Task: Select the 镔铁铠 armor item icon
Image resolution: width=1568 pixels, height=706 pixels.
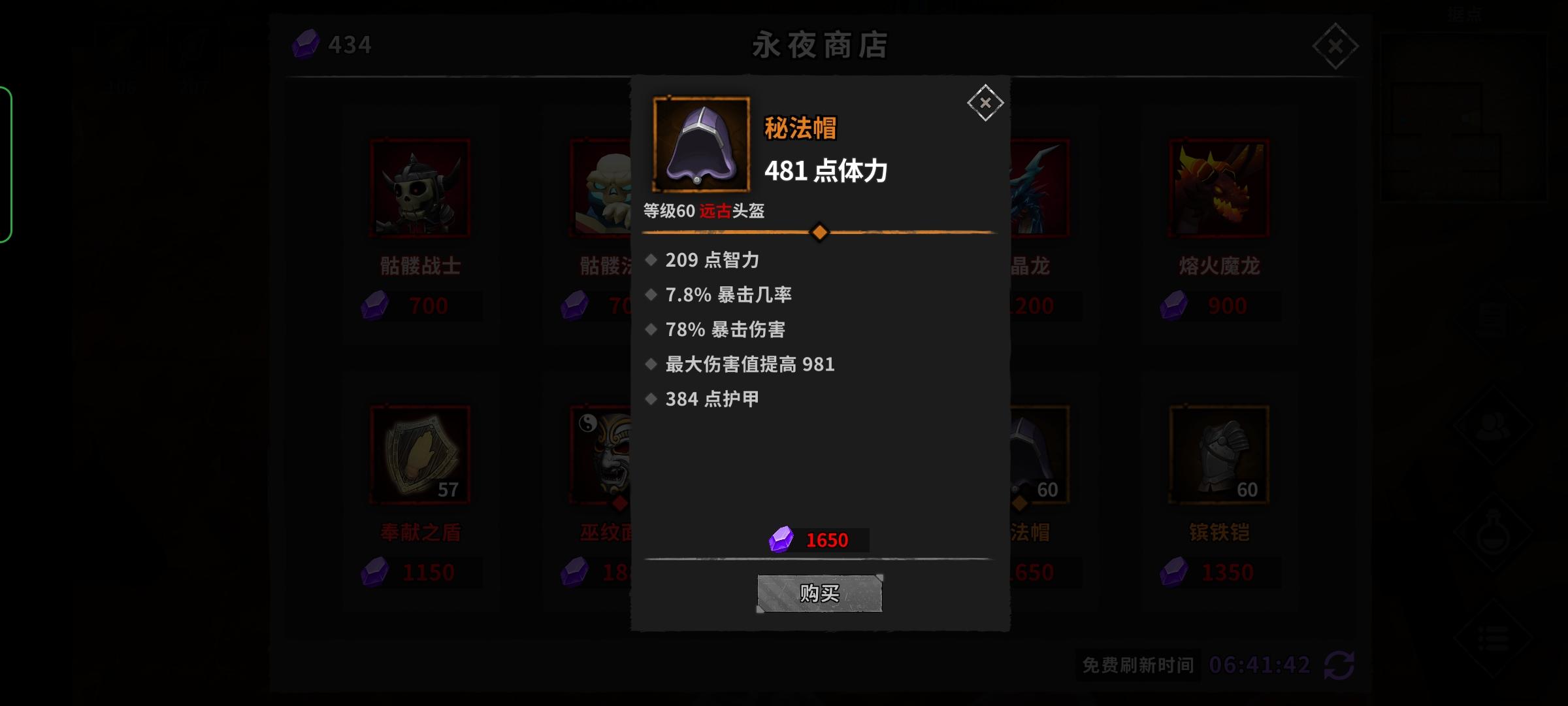Action: coord(1218,454)
